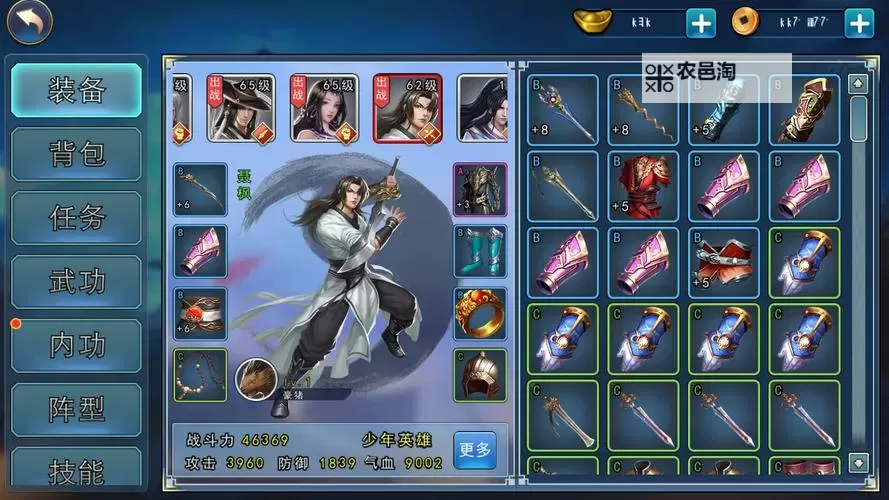Switch to the 装备 equipment tab
This screenshot has width=889, height=500.
(77, 90)
